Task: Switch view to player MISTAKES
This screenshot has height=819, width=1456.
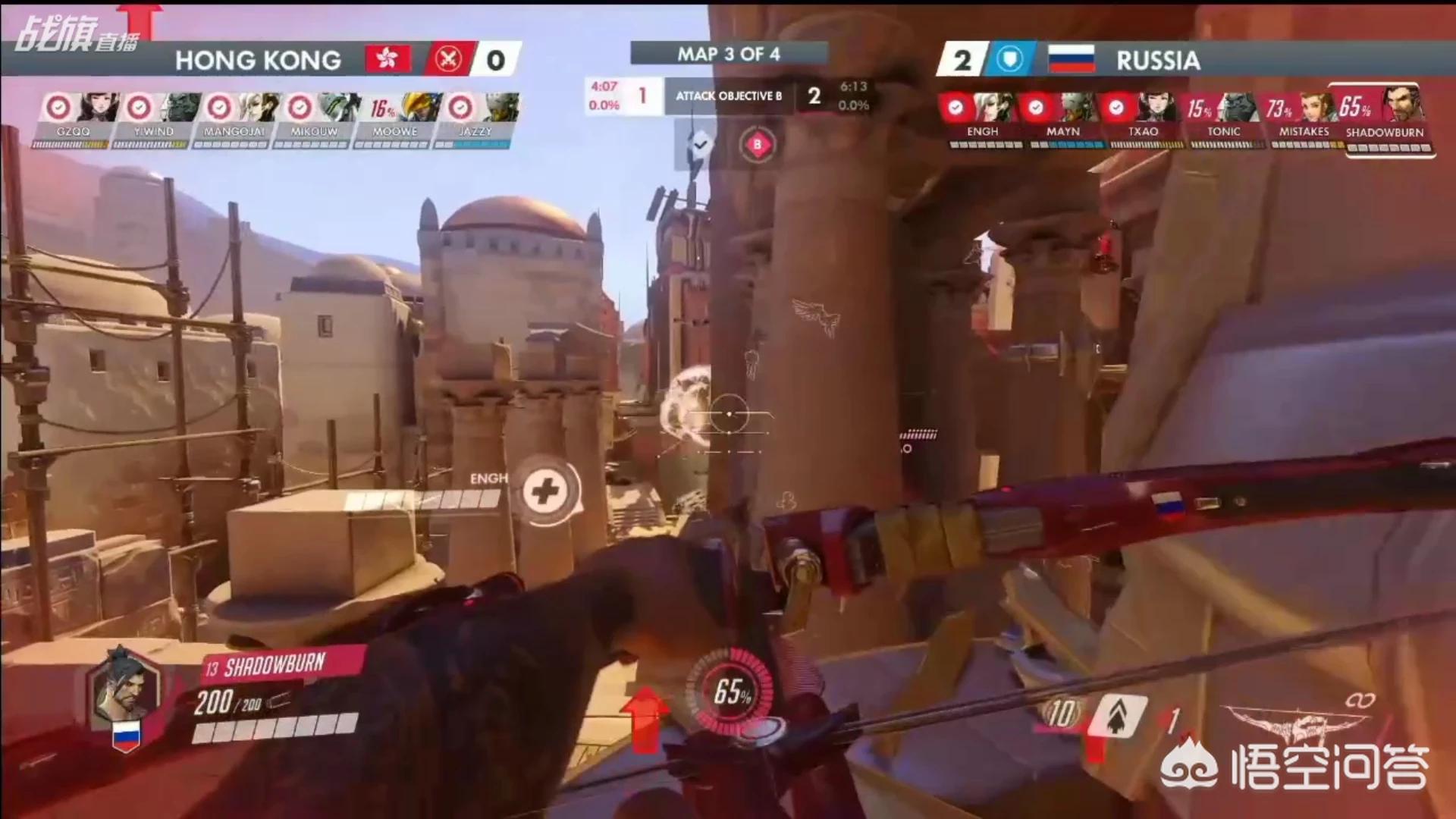Action: pos(1304,118)
